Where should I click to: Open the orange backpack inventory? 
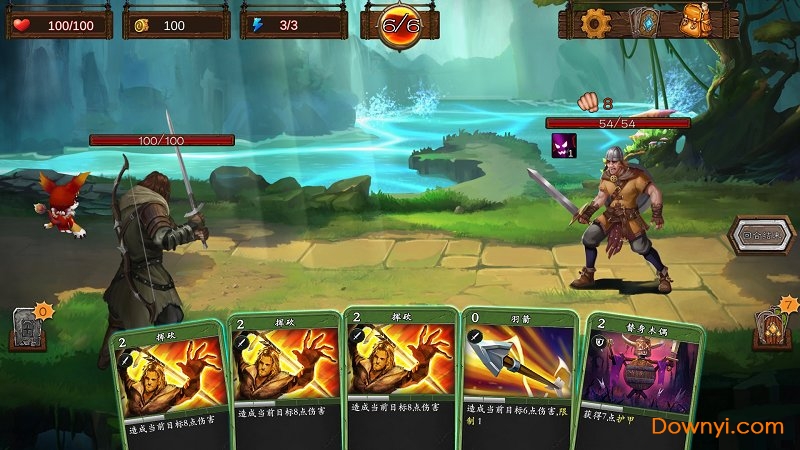697,22
